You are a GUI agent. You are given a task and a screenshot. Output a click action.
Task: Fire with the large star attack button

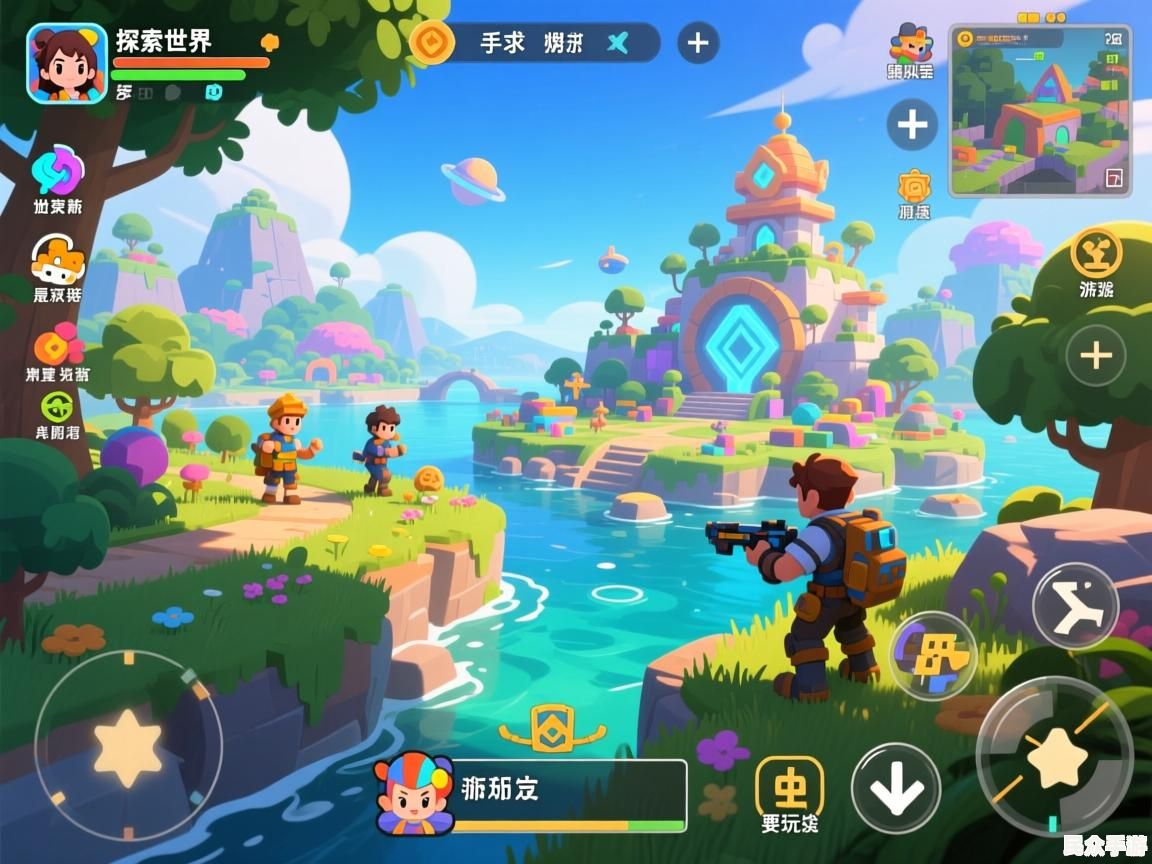(1055, 757)
